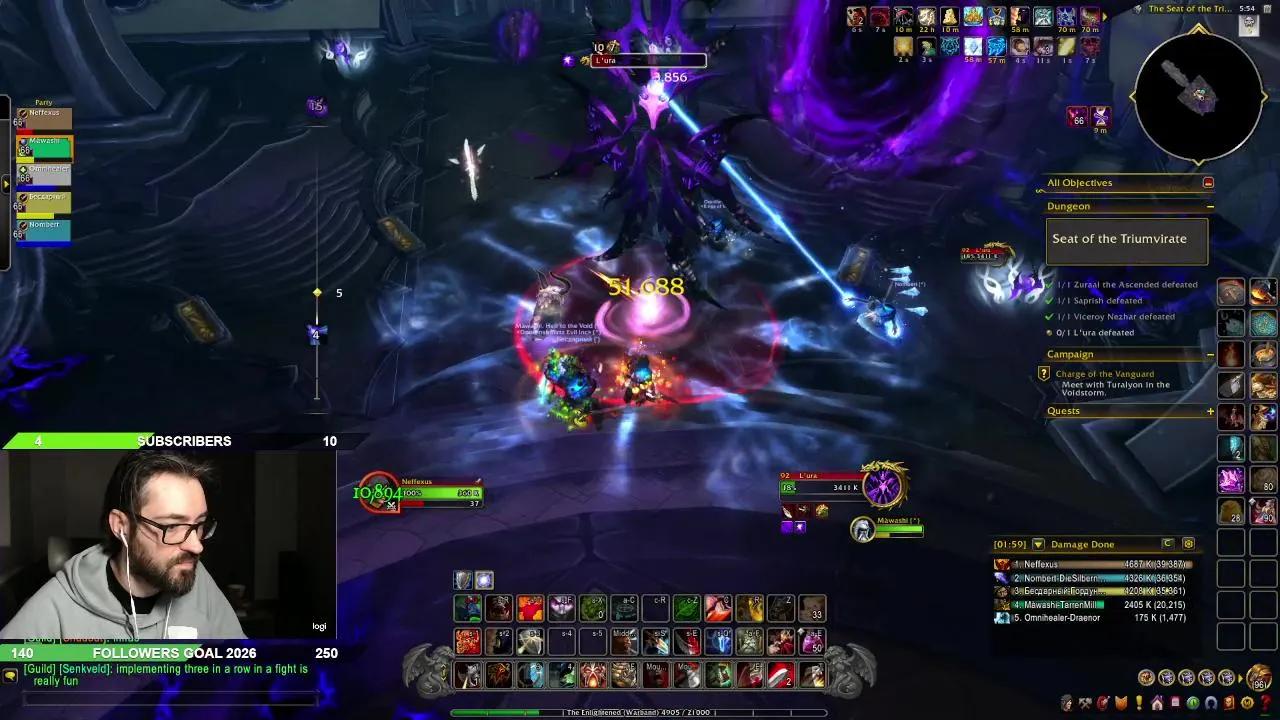This screenshot has height=720, width=1280.
Task: Open the damage meter settings gear
Action: click(x=1189, y=544)
